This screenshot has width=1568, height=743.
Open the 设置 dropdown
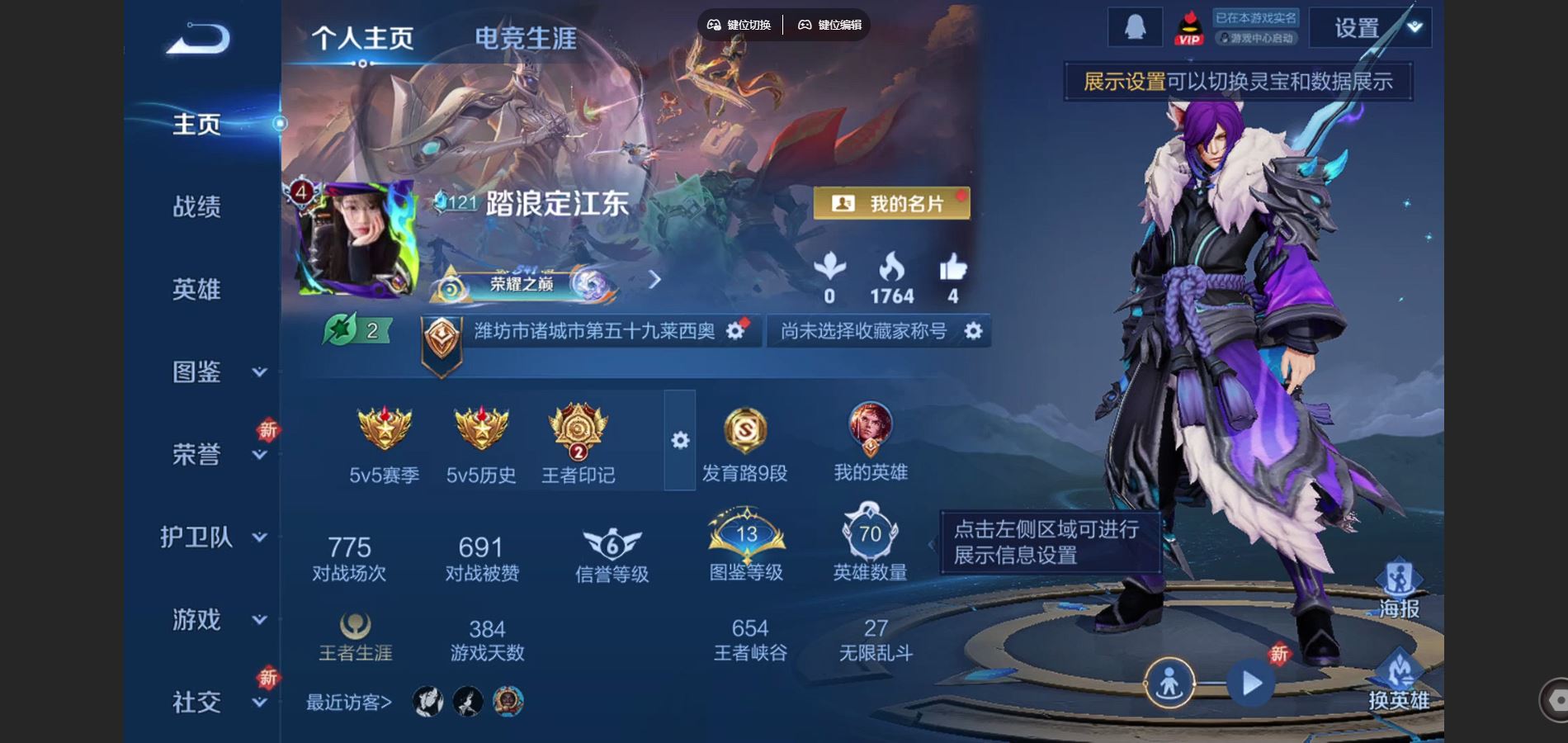click(1370, 28)
